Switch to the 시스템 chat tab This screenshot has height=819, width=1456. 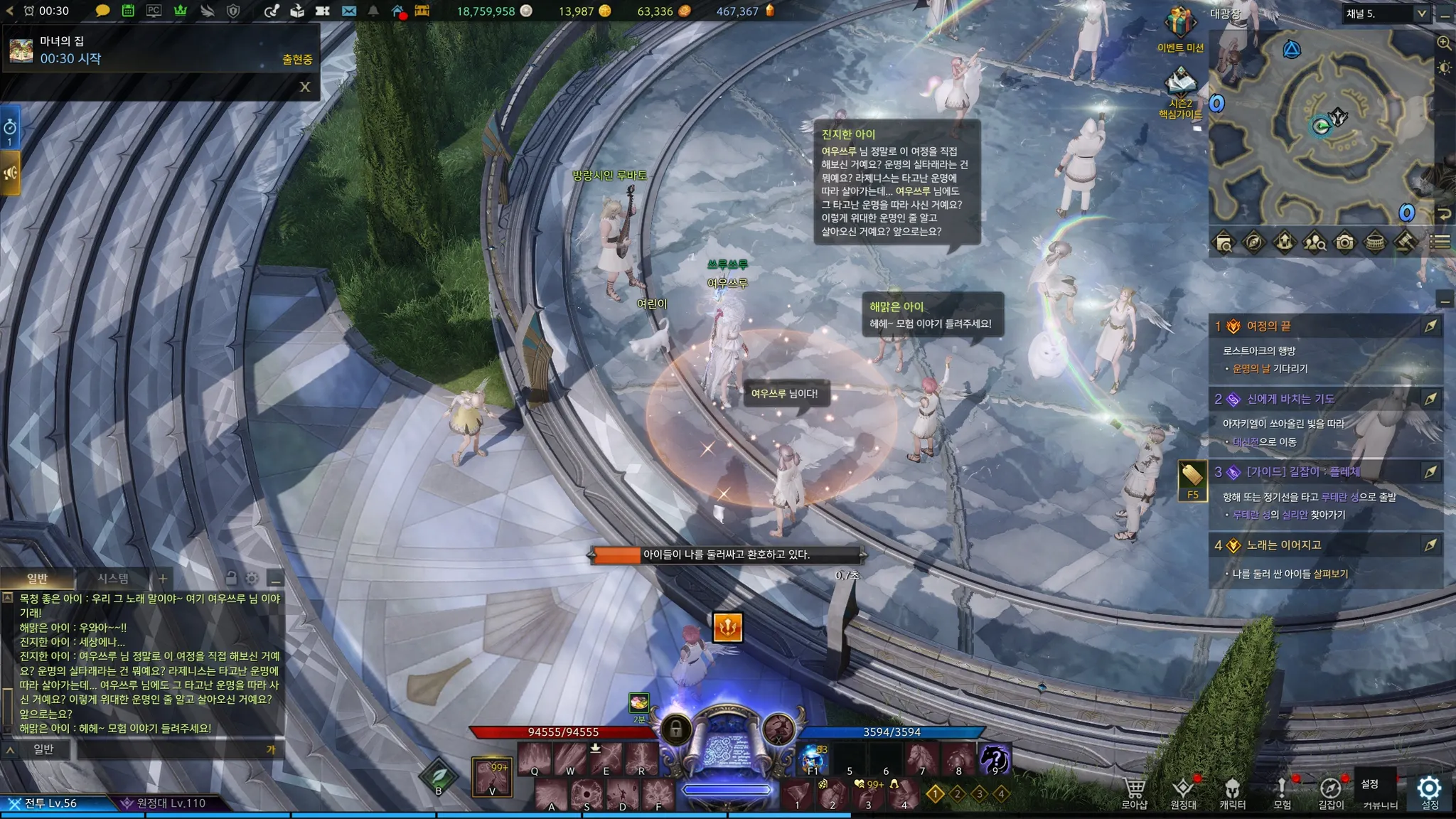pos(113,578)
